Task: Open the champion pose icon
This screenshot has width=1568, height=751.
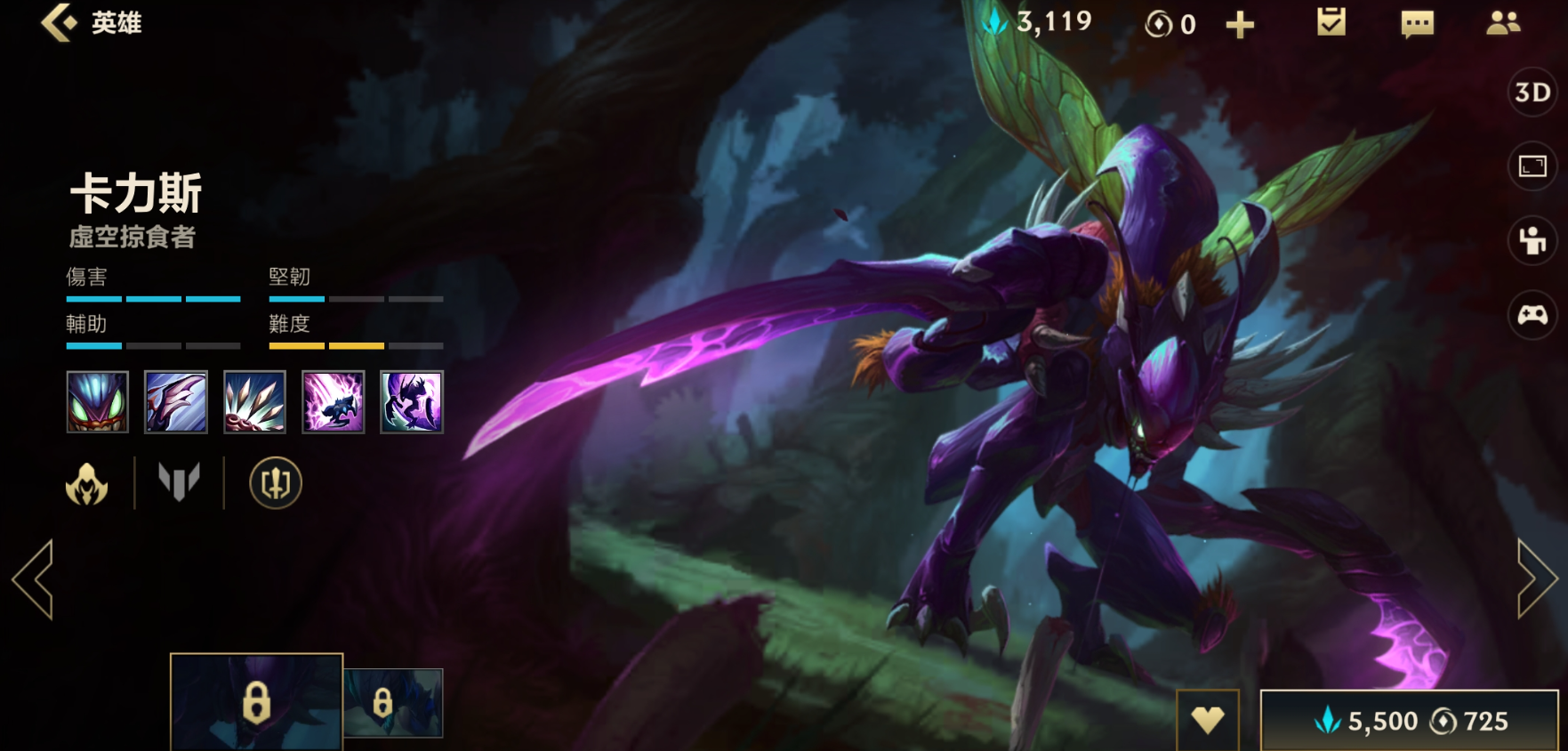Action: tap(1532, 240)
